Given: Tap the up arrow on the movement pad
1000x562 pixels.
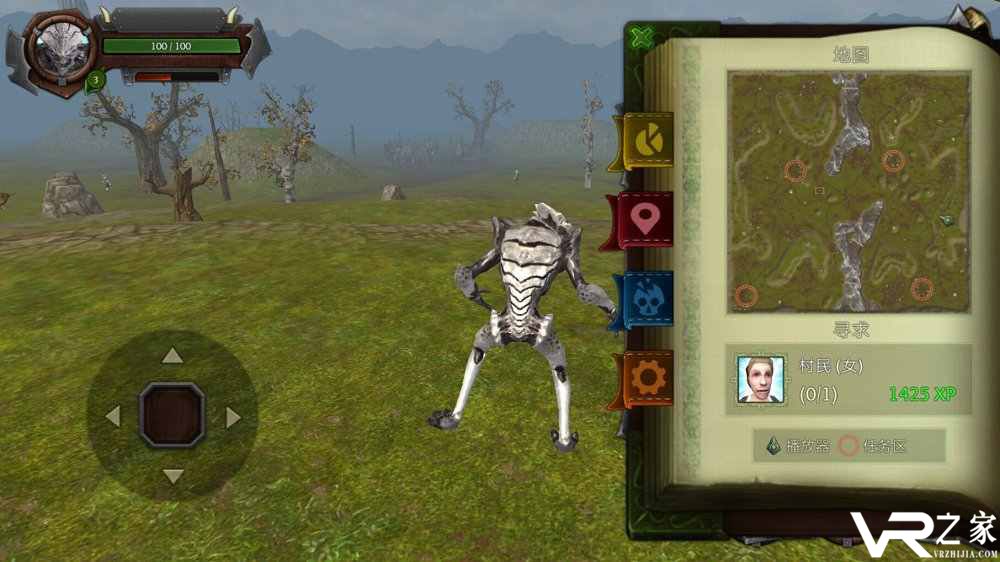Looking at the screenshot, I should point(173,355).
